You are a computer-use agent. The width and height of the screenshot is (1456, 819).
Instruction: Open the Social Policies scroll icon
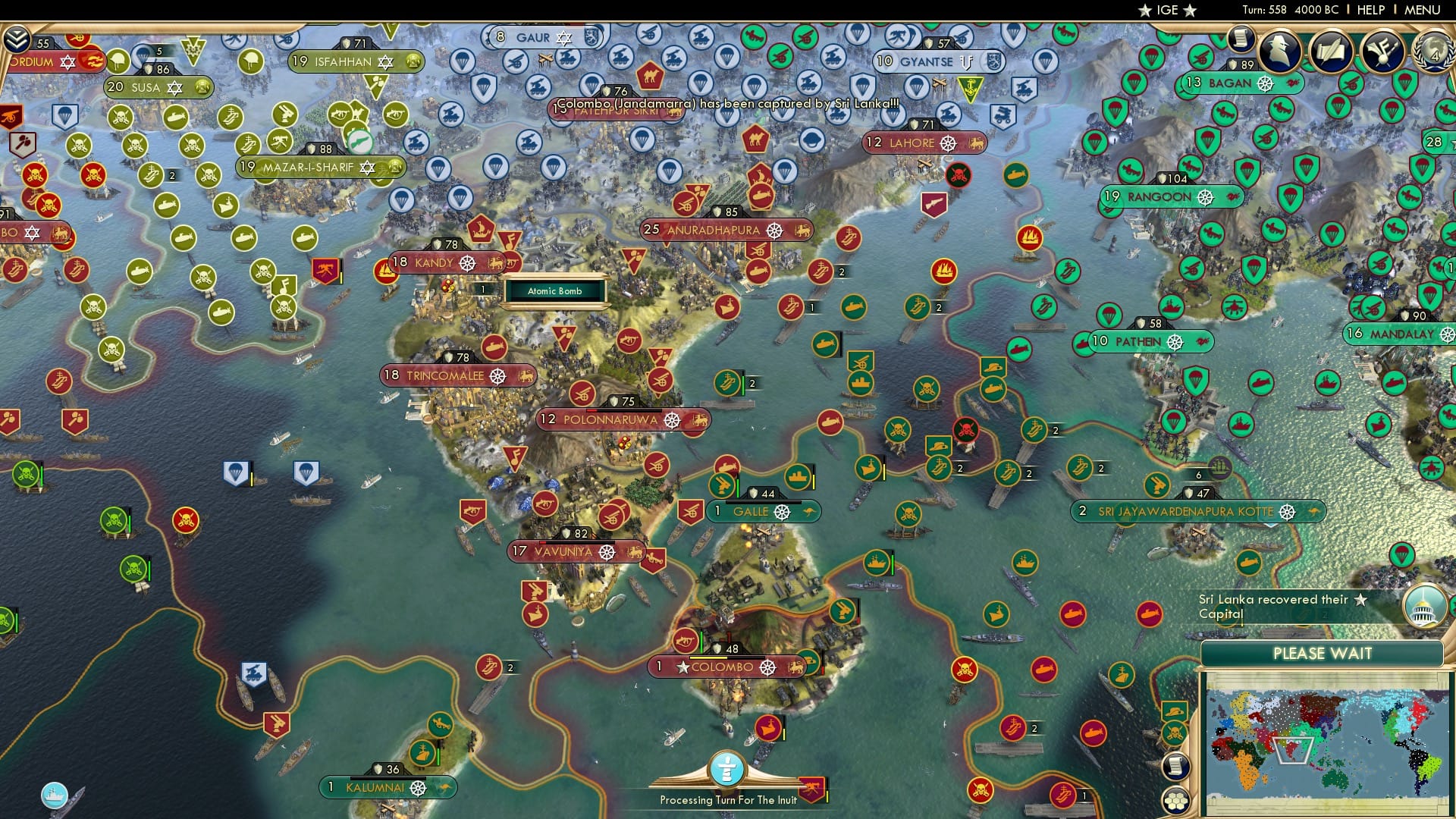(1332, 53)
